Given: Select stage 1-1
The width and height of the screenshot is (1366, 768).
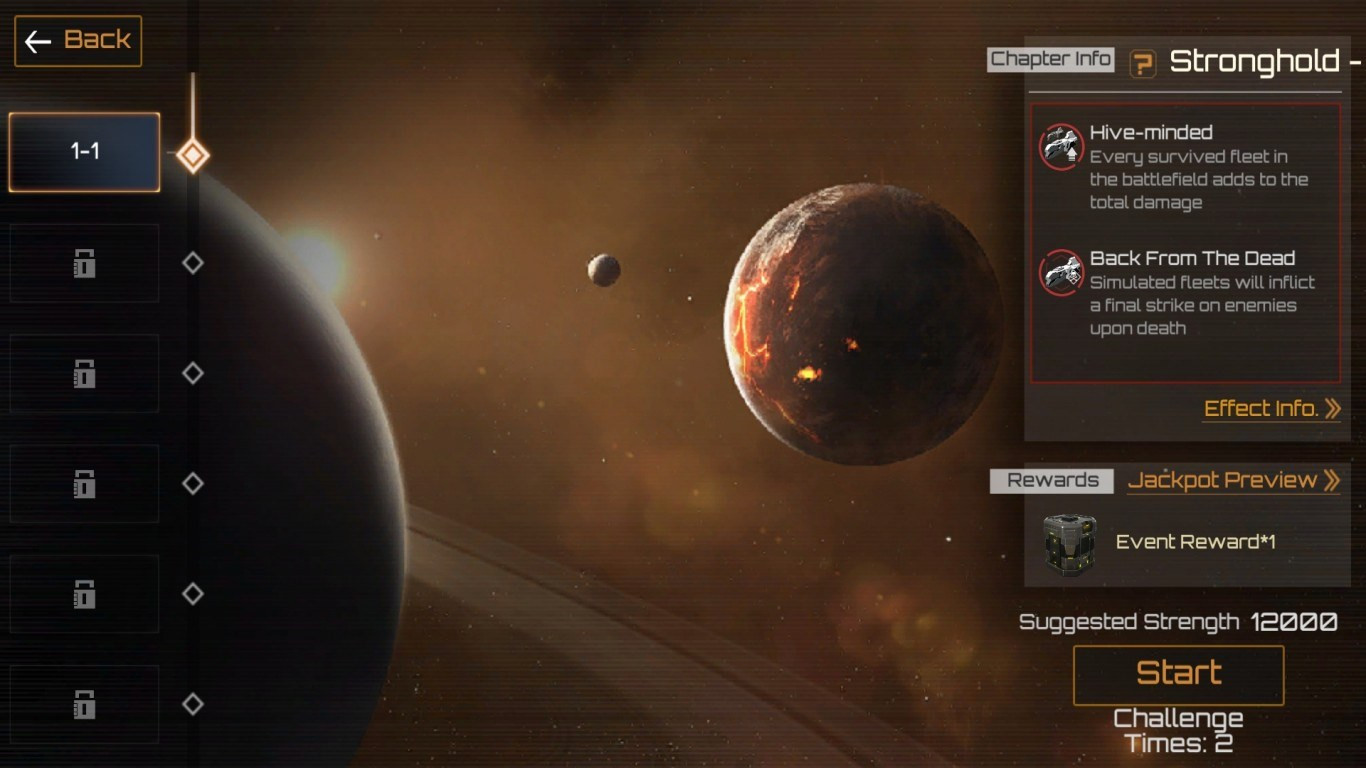Looking at the screenshot, I should [x=84, y=152].
